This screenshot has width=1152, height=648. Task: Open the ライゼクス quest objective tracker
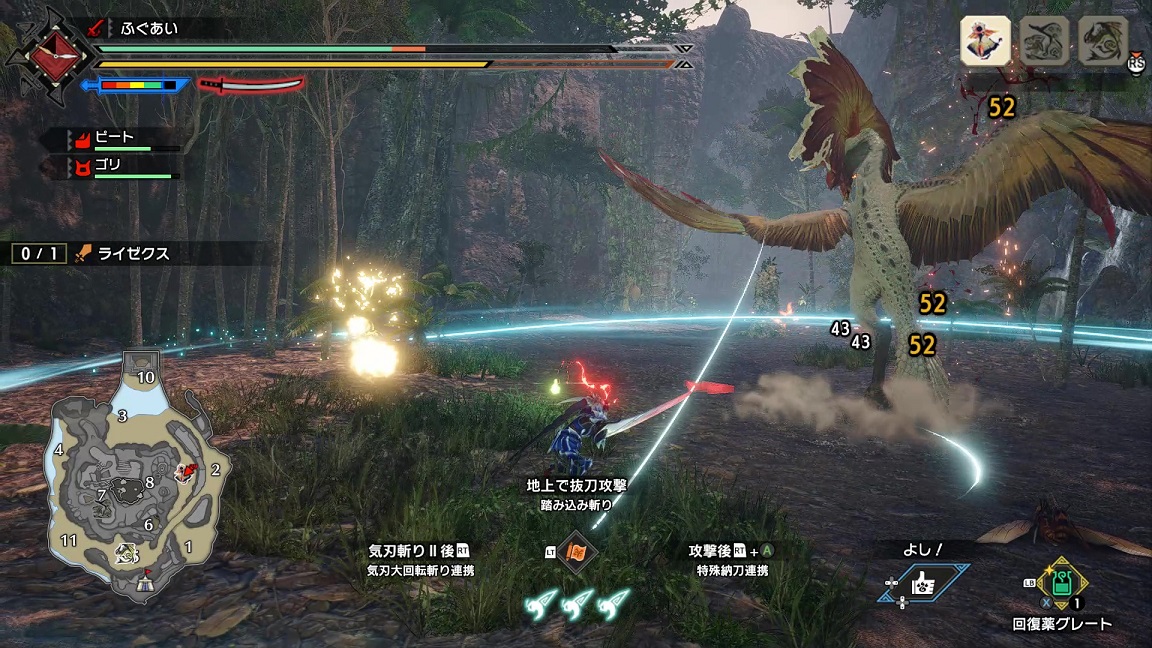pyautogui.click(x=130, y=254)
